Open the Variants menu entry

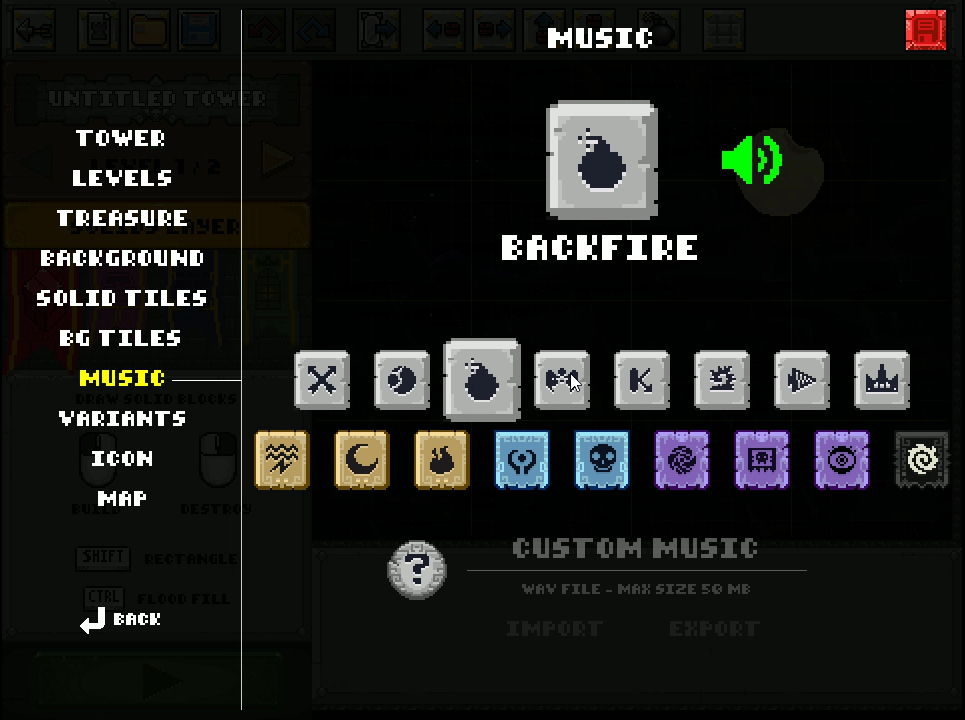point(122,418)
